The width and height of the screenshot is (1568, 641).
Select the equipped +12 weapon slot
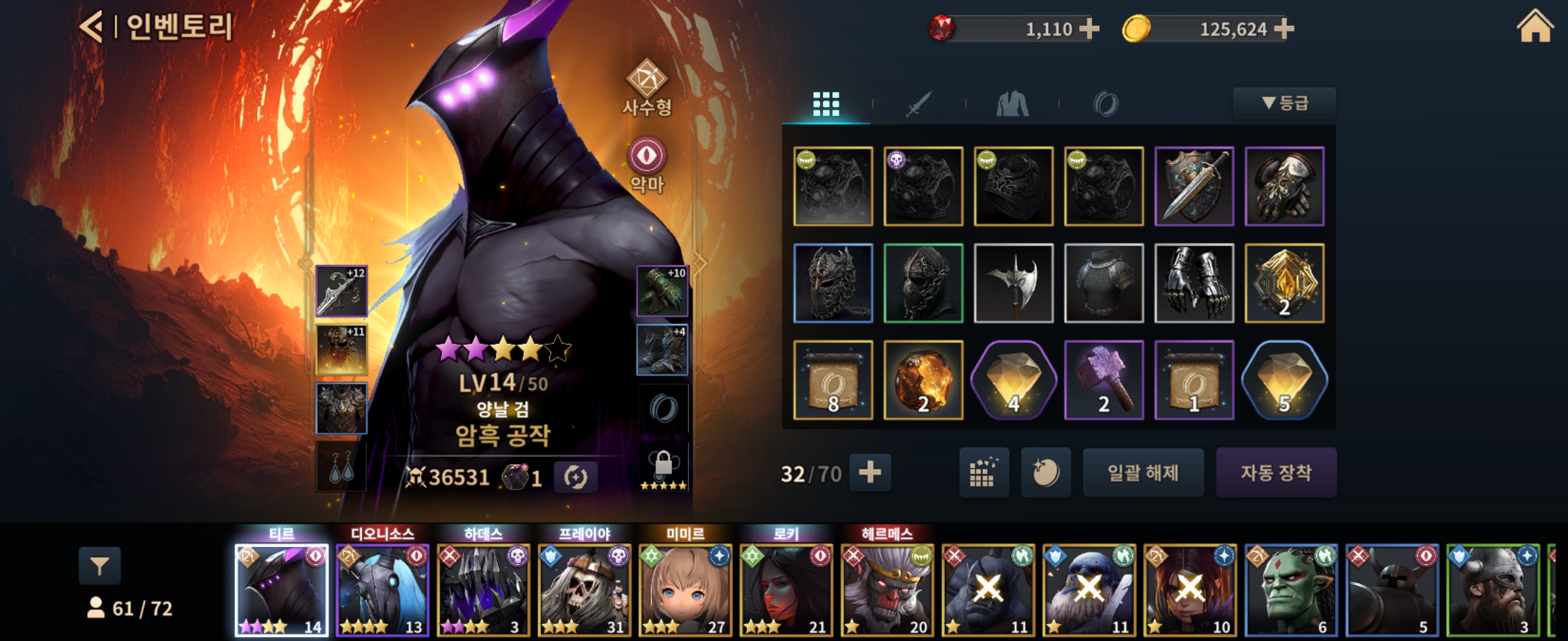pos(342,291)
